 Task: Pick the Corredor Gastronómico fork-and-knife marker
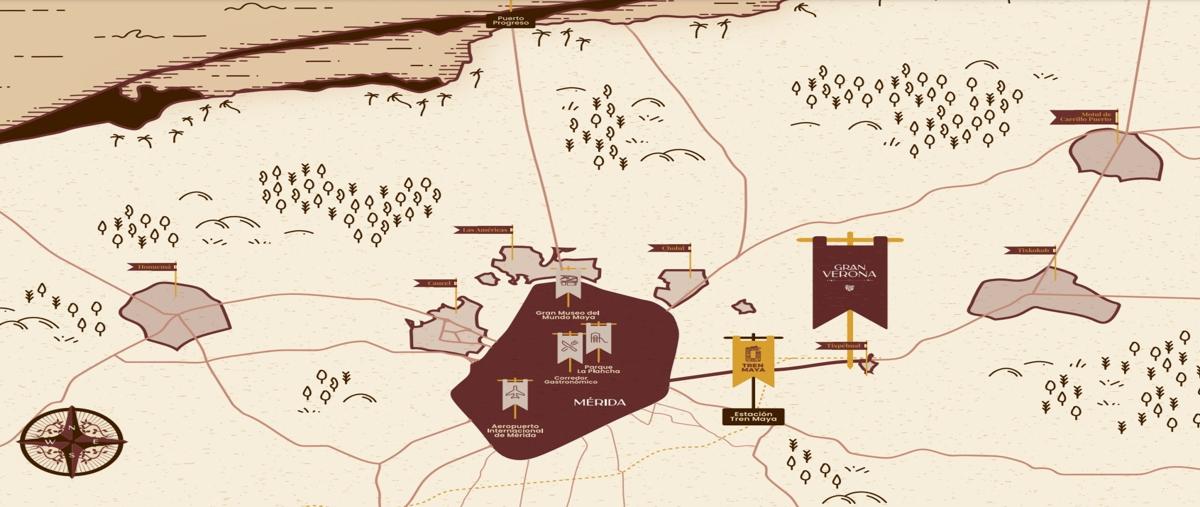[570, 348]
